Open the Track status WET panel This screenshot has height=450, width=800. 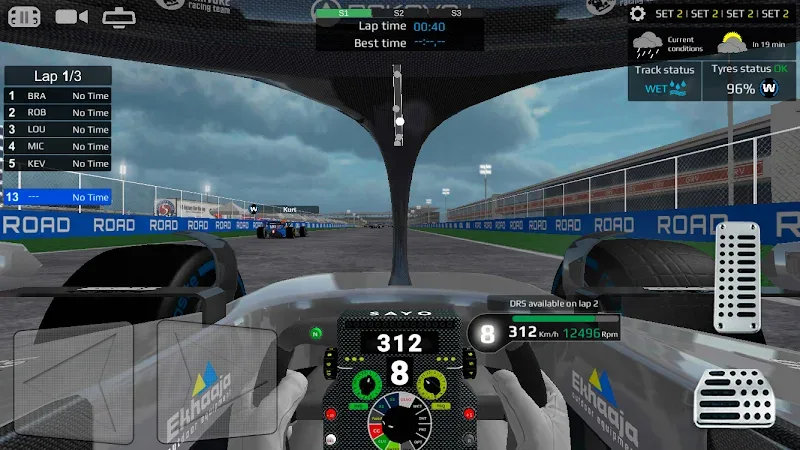point(664,80)
